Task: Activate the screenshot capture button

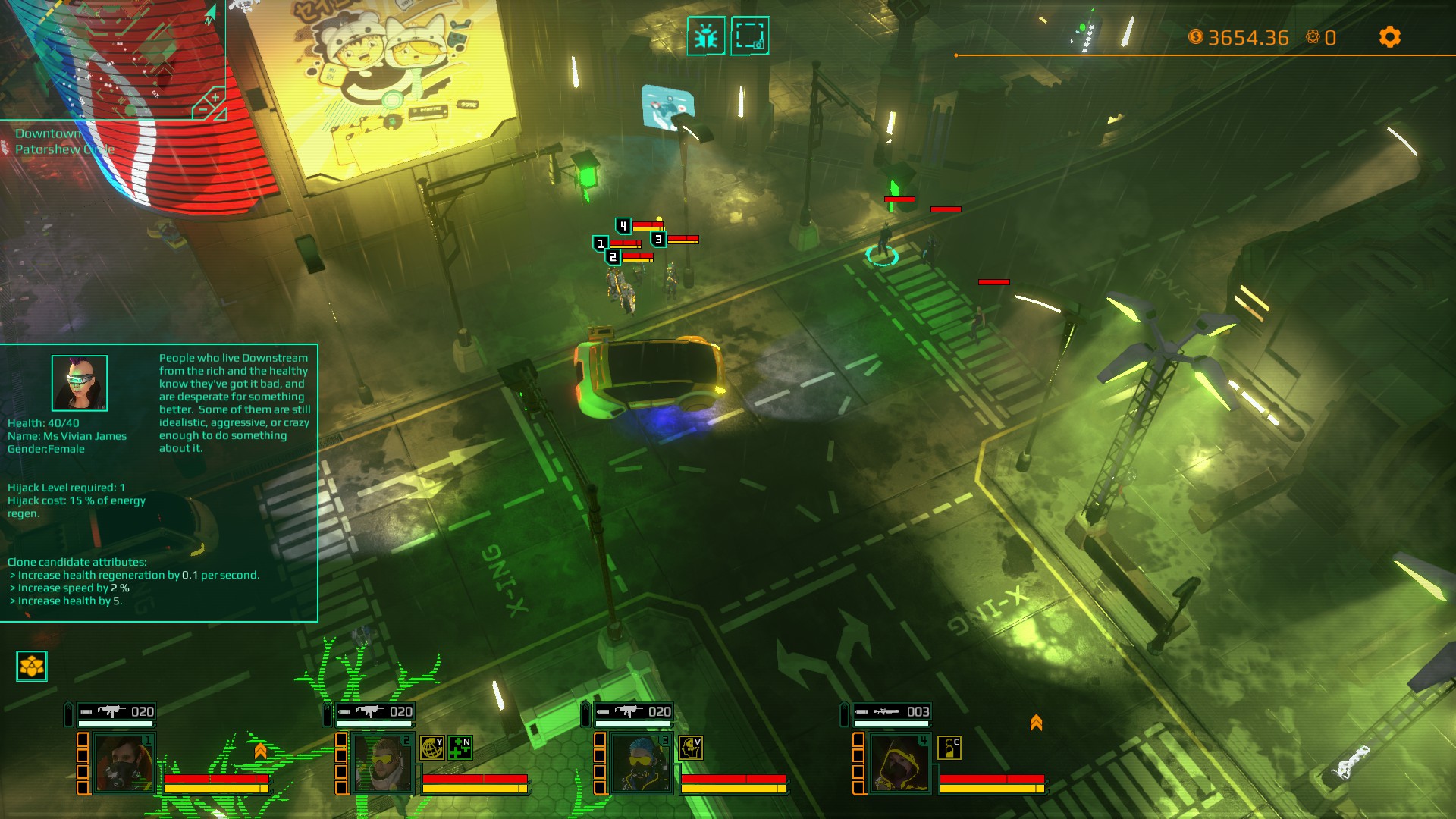Action: [749, 36]
